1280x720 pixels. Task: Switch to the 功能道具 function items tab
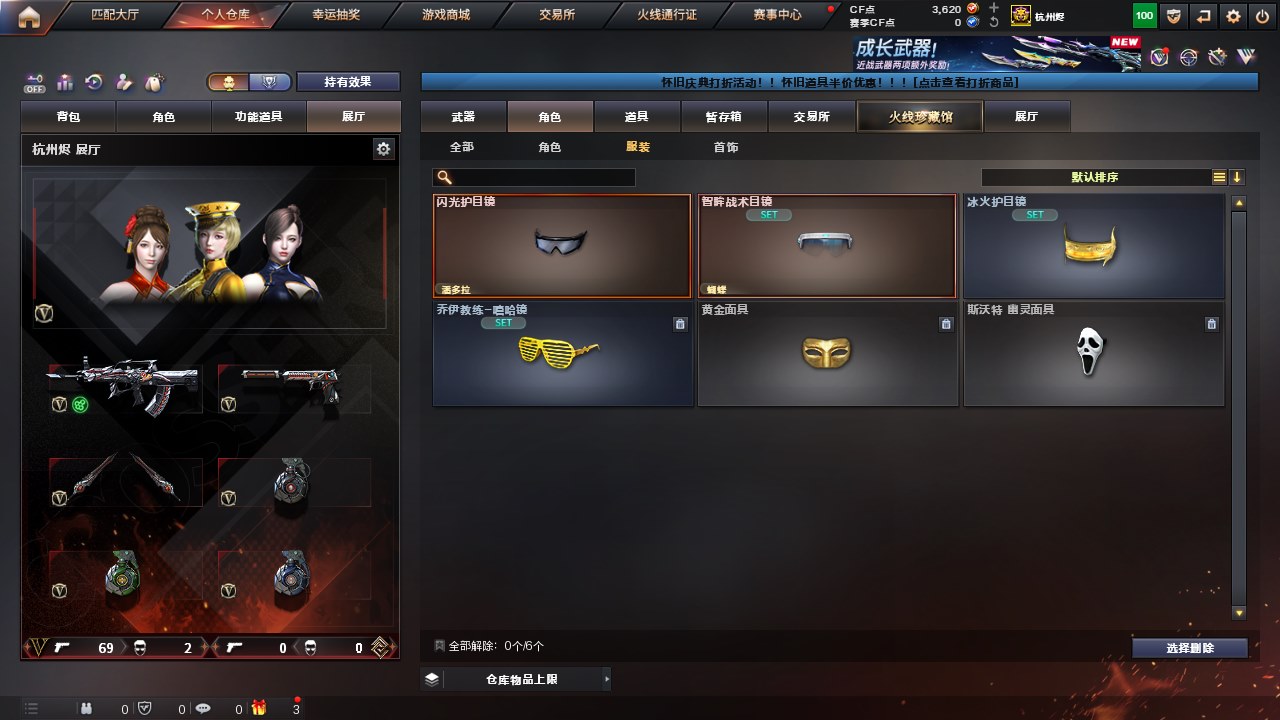258,117
